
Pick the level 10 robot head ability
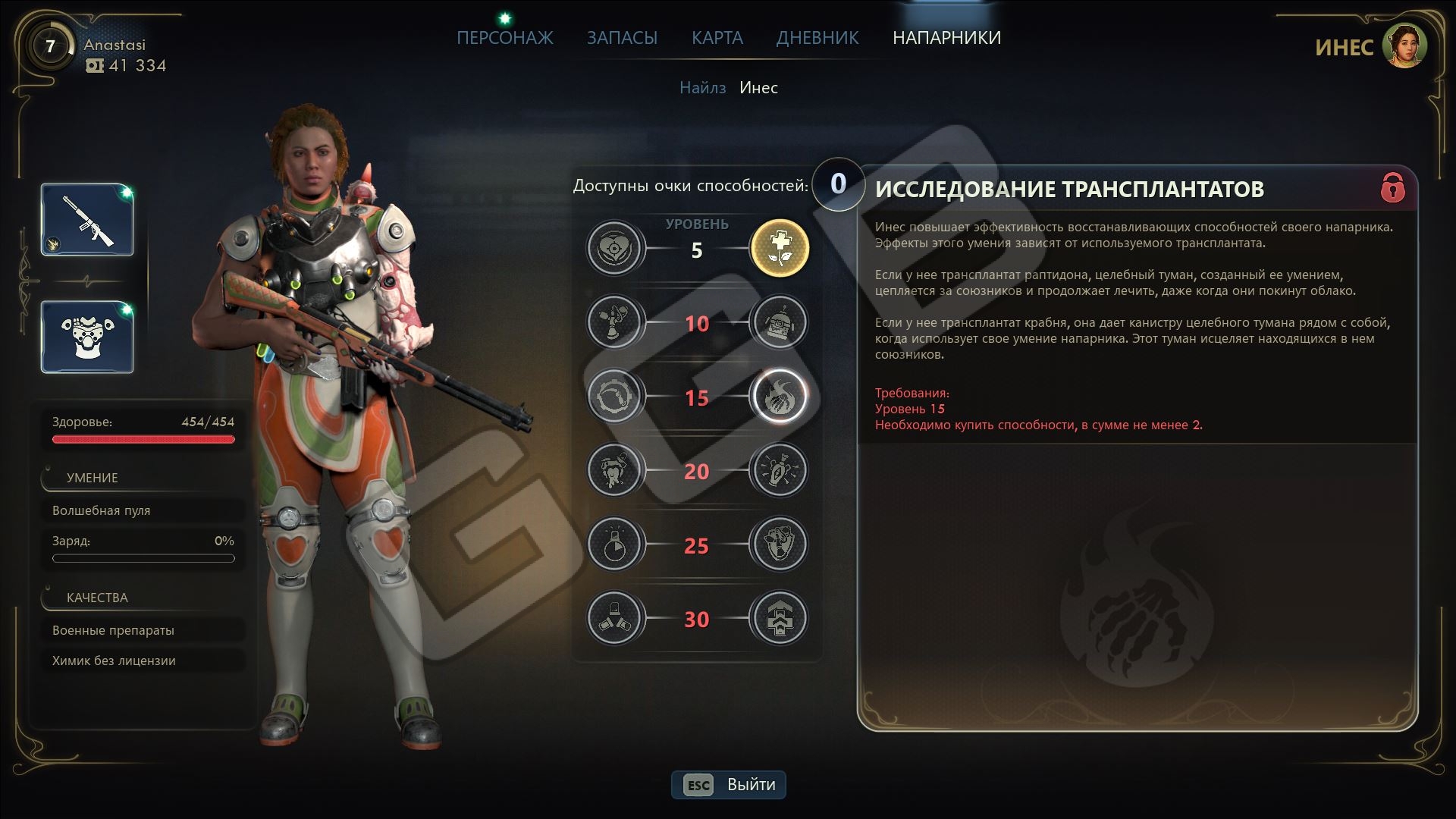(x=779, y=322)
